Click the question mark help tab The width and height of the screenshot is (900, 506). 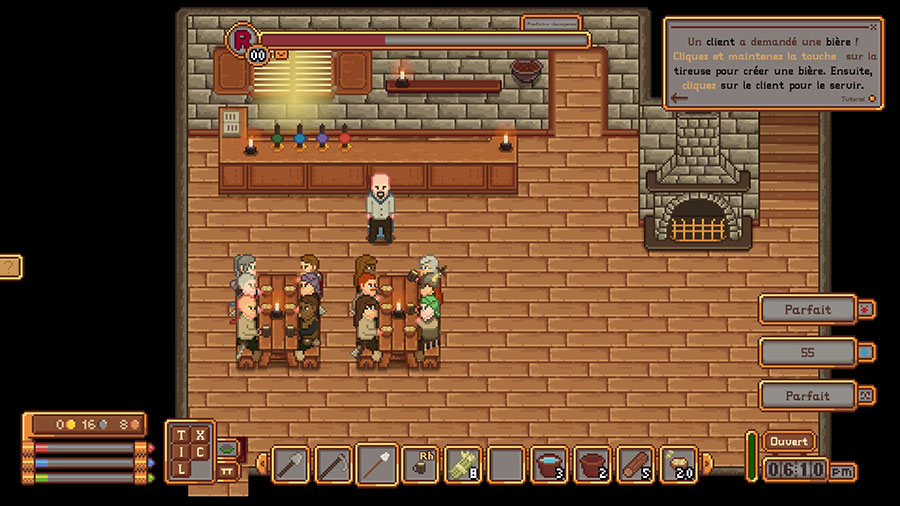coord(9,267)
